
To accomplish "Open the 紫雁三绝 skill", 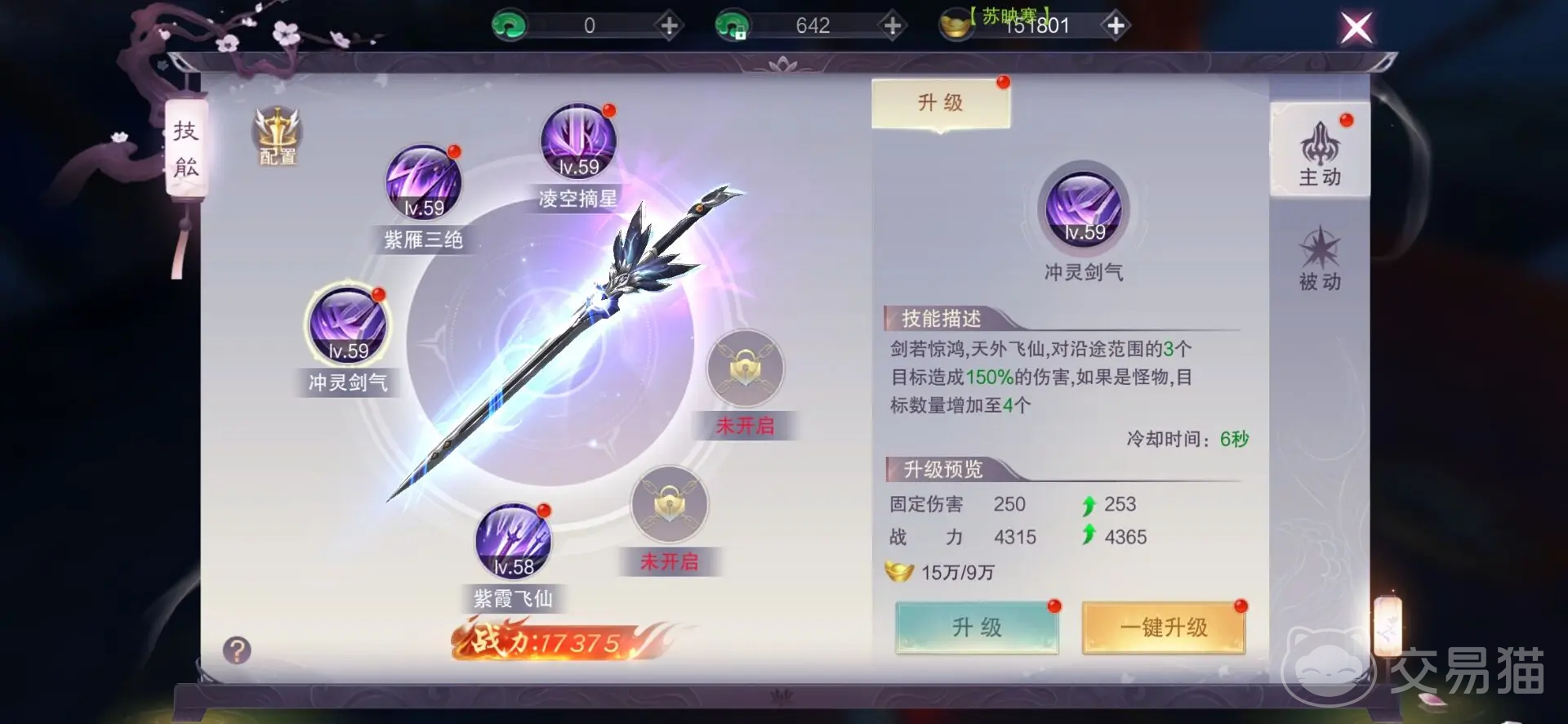I will tap(423, 181).
